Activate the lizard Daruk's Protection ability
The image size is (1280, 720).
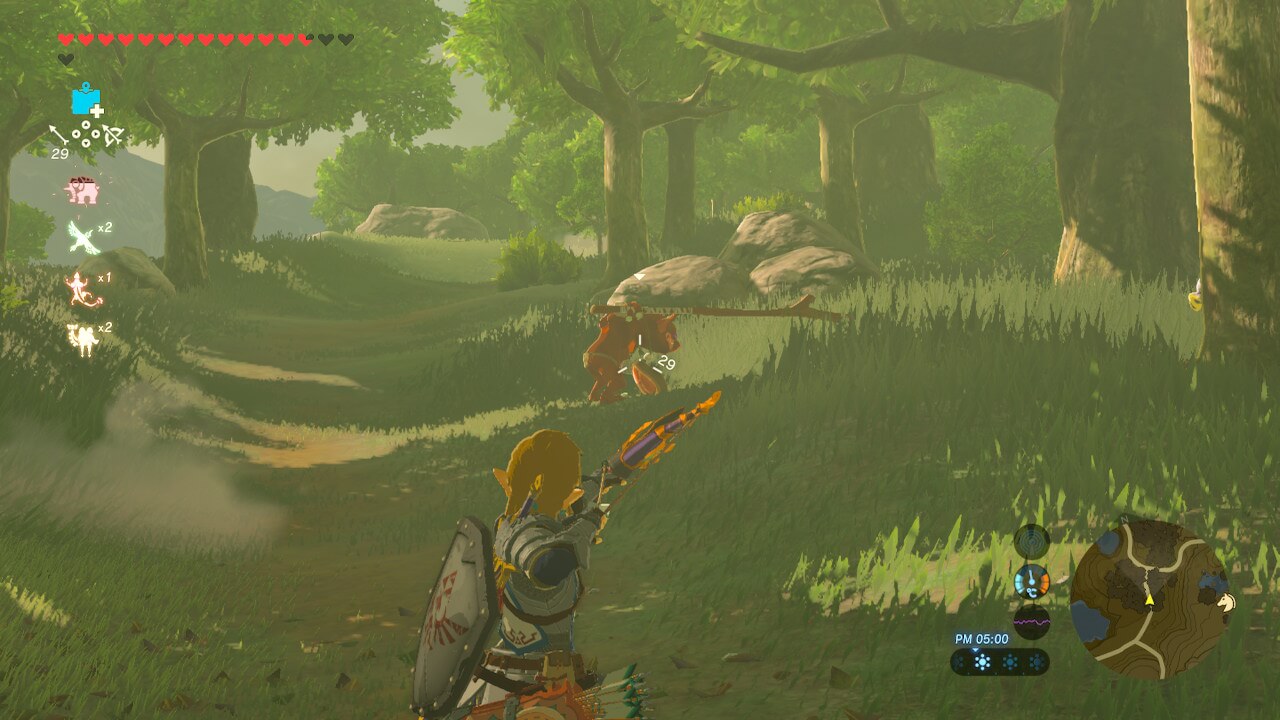[80, 289]
